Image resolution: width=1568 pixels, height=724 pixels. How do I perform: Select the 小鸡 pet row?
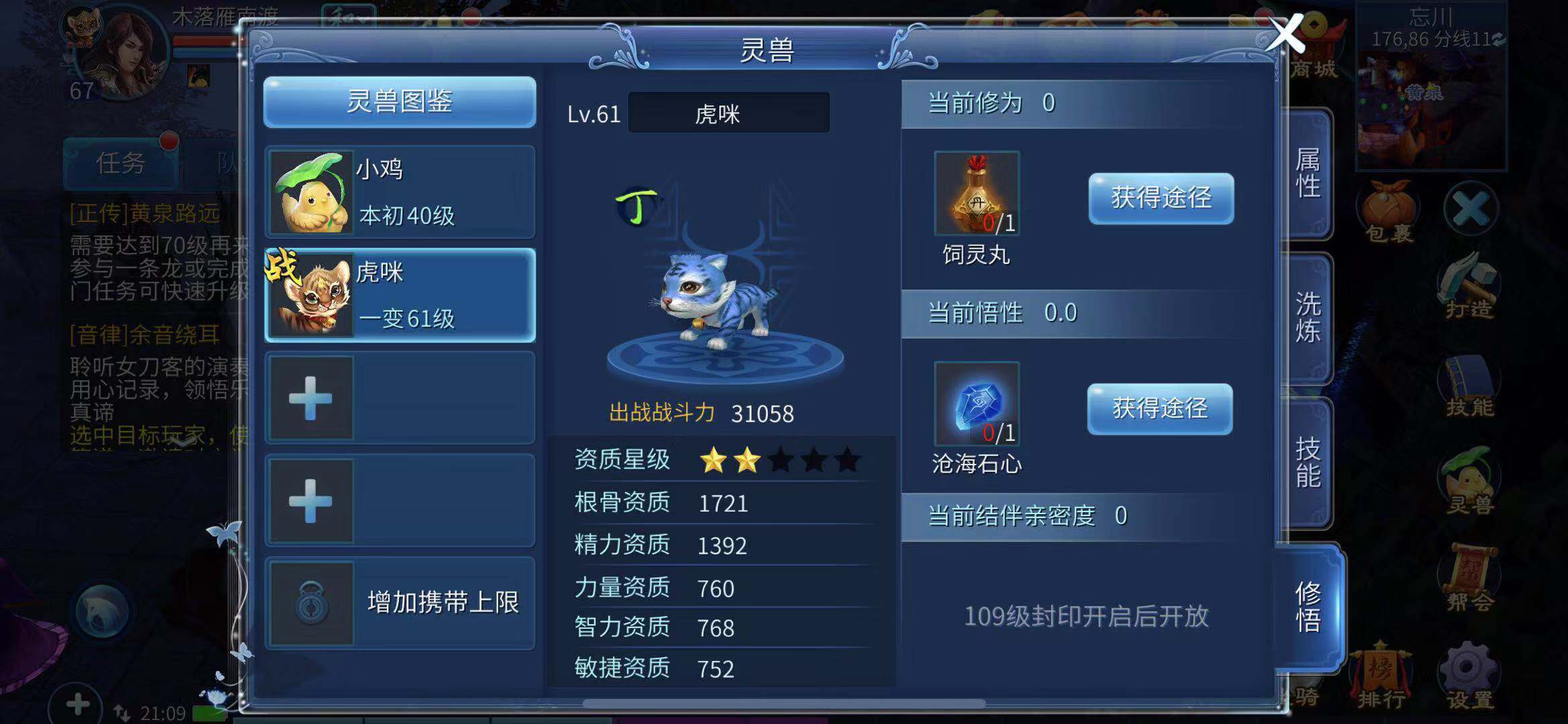[x=400, y=192]
